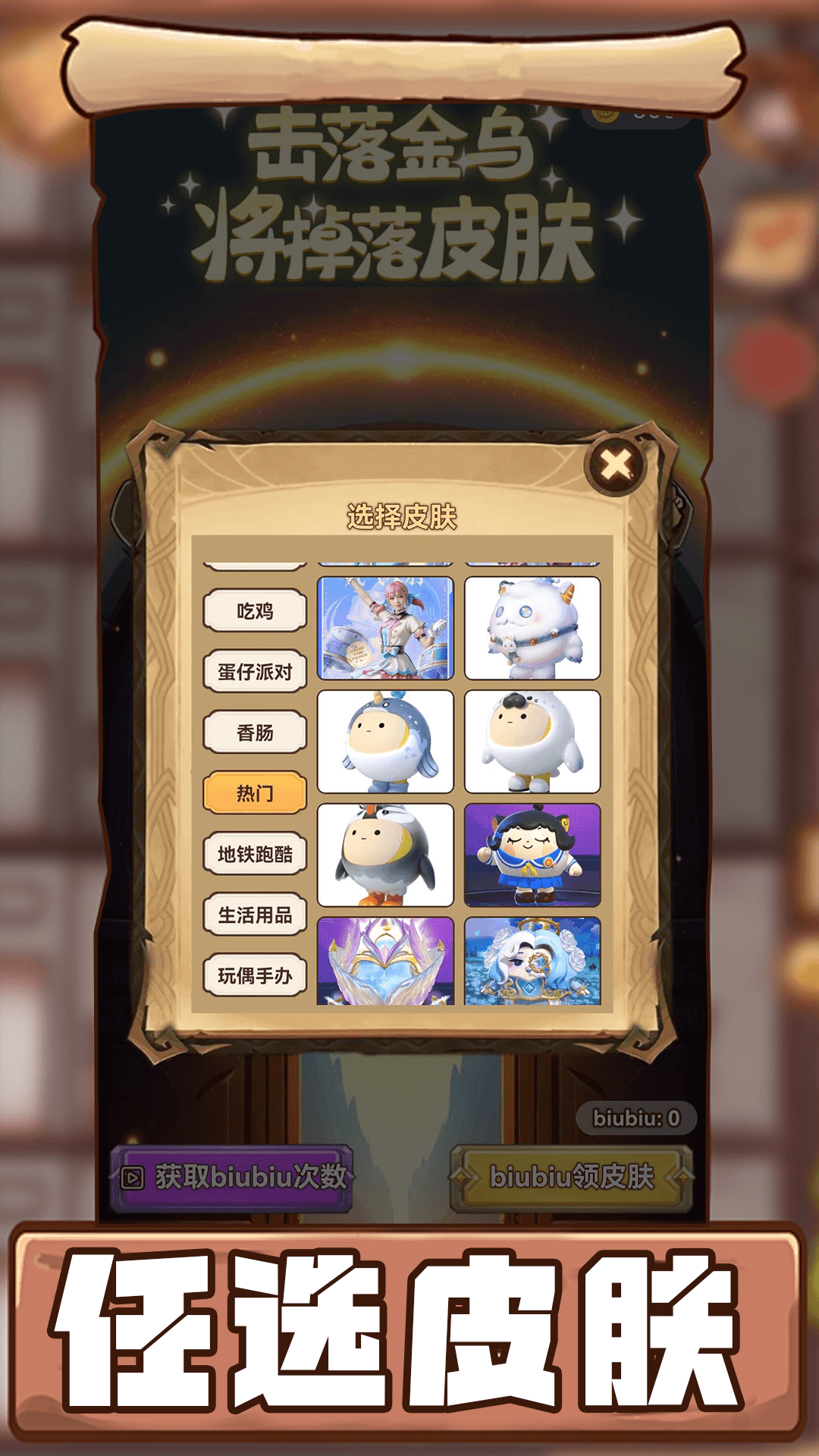The height and width of the screenshot is (1456, 819).
Task: Pick the blue whale shark egg skin
Action: coord(385,742)
